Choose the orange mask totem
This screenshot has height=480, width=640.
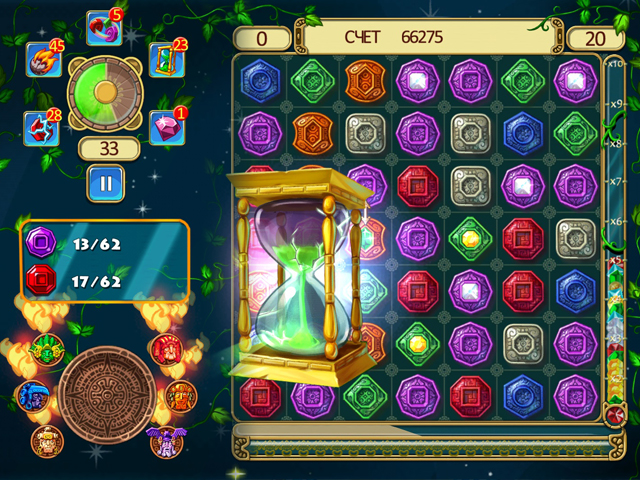(180, 394)
